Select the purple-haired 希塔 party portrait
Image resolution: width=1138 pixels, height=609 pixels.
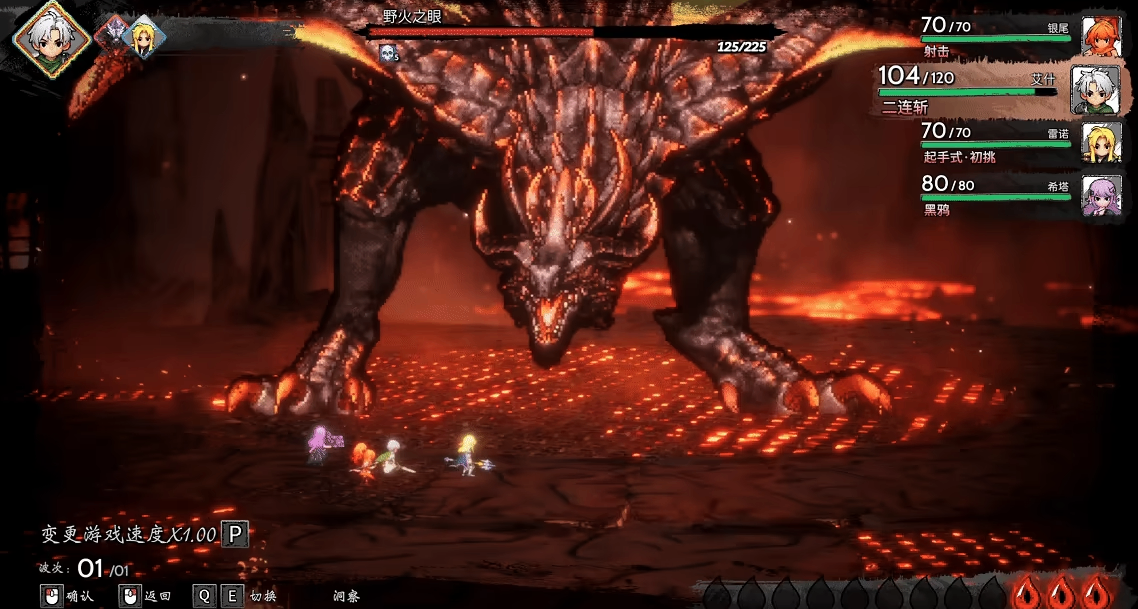coord(1101,195)
